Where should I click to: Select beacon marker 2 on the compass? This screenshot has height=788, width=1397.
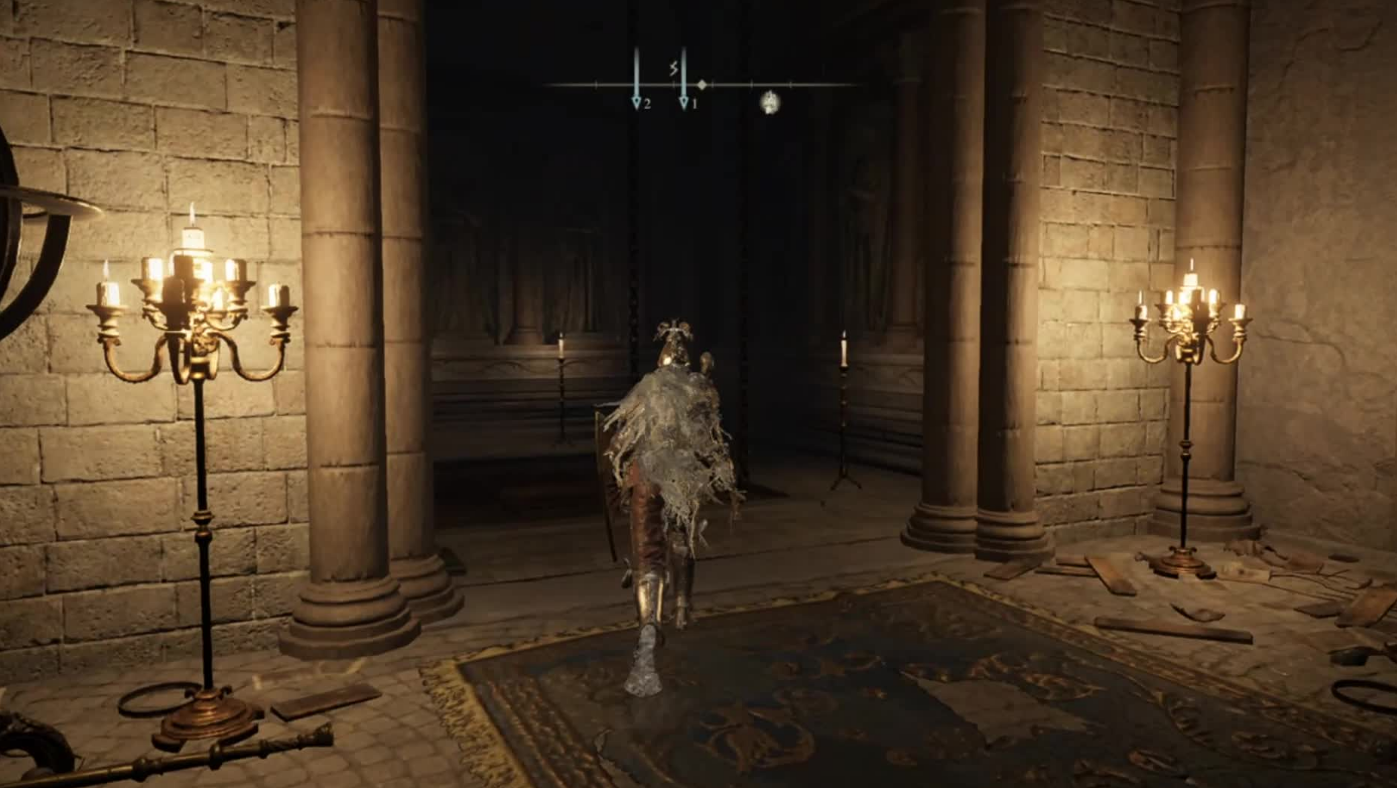[637, 99]
